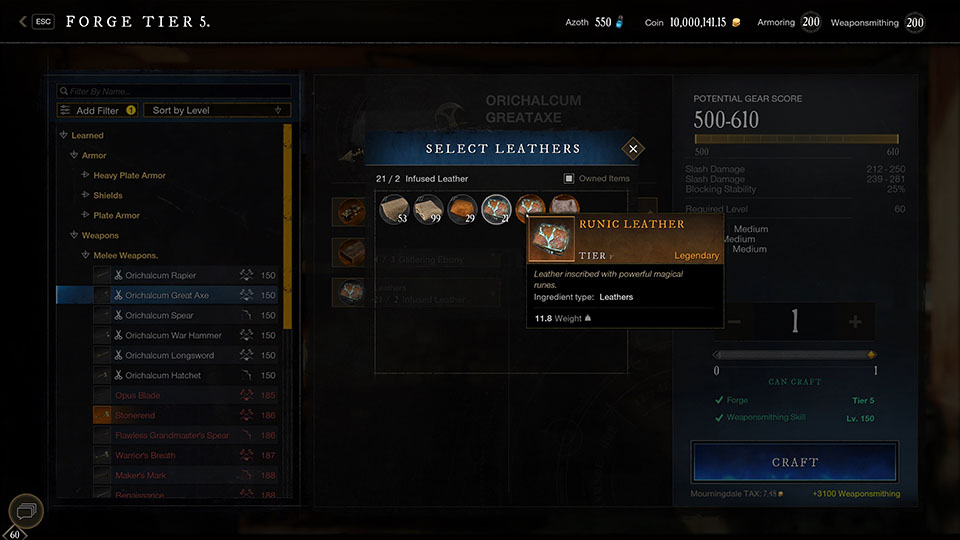Image resolution: width=960 pixels, height=540 pixels.
Task: Pick the orange leather with 29 count
Action: click(462, 210)
